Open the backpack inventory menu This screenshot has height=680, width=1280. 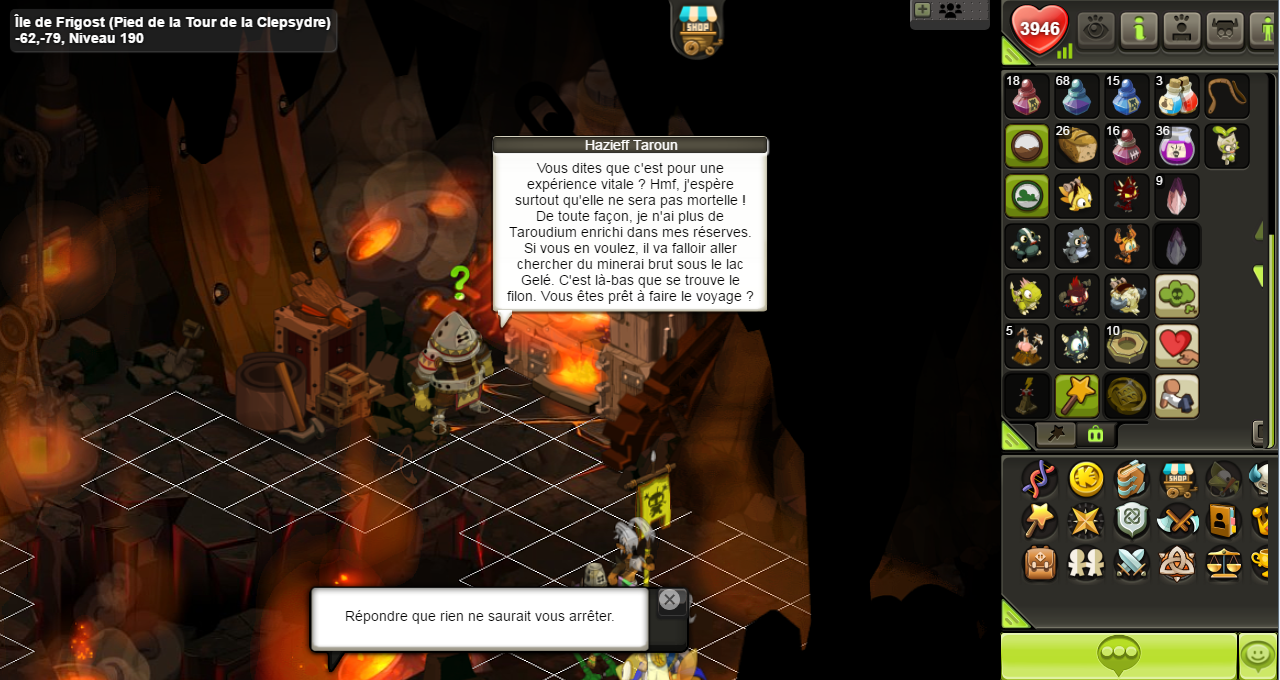[1040, 563]
